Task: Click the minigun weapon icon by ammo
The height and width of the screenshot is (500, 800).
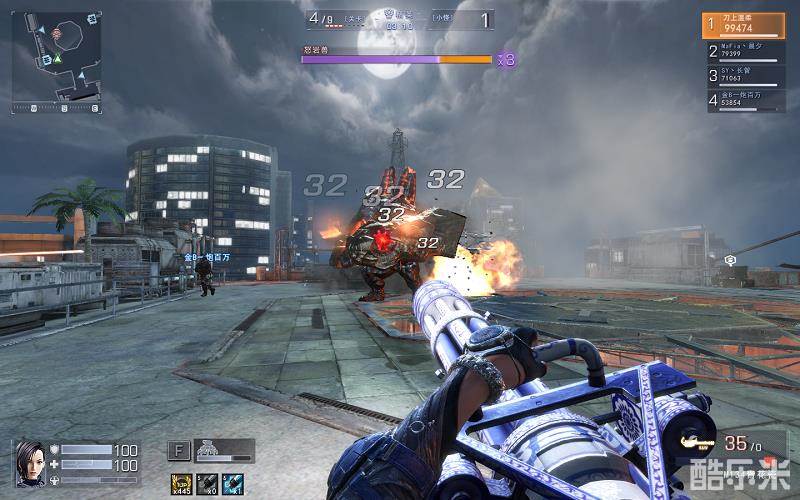Action: (697, 441)
